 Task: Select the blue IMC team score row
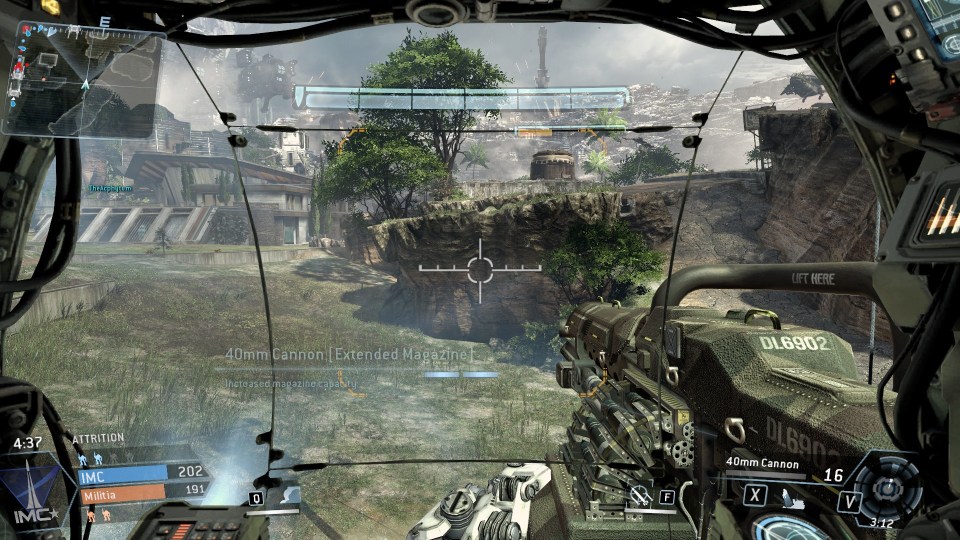point(140,472)
